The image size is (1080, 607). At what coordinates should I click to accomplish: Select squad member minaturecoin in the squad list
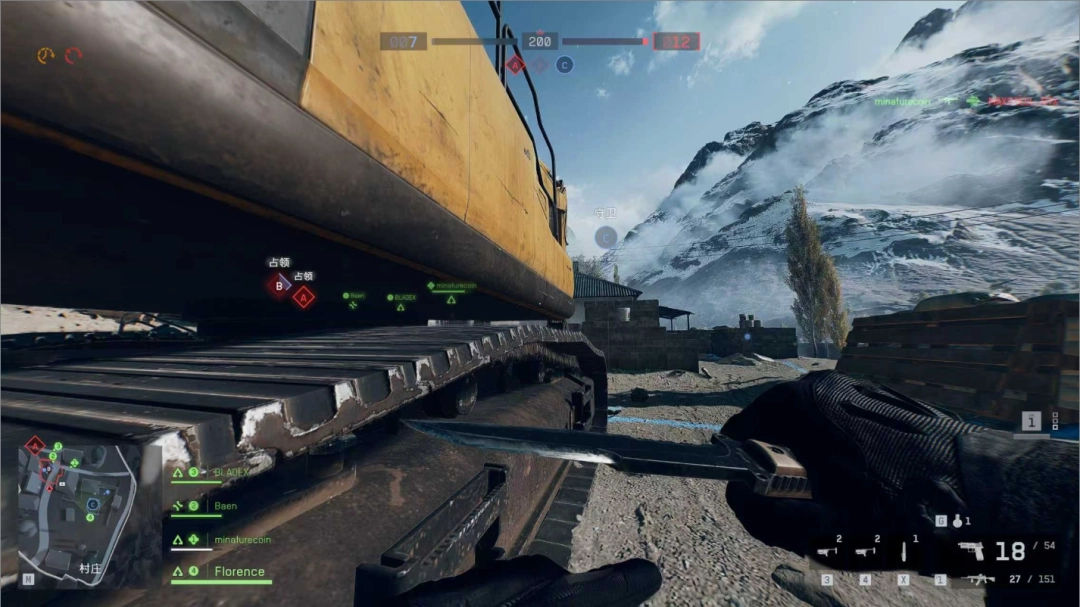coord(242,540)
